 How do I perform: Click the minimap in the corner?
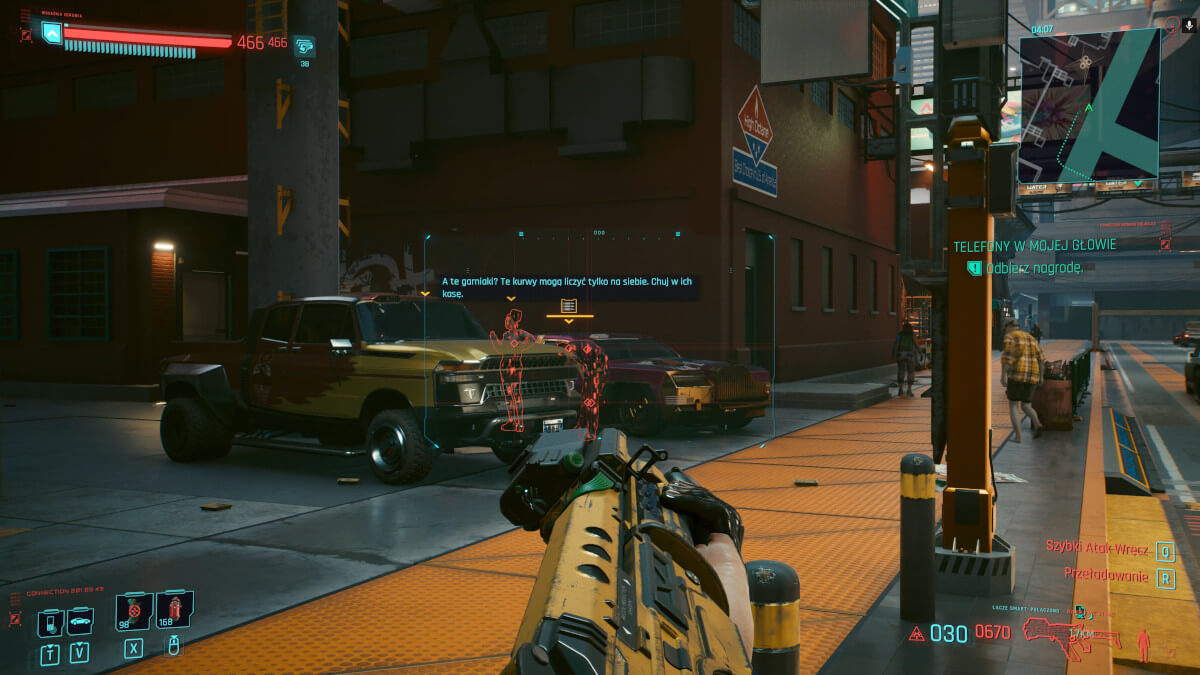click(1088, 105)
